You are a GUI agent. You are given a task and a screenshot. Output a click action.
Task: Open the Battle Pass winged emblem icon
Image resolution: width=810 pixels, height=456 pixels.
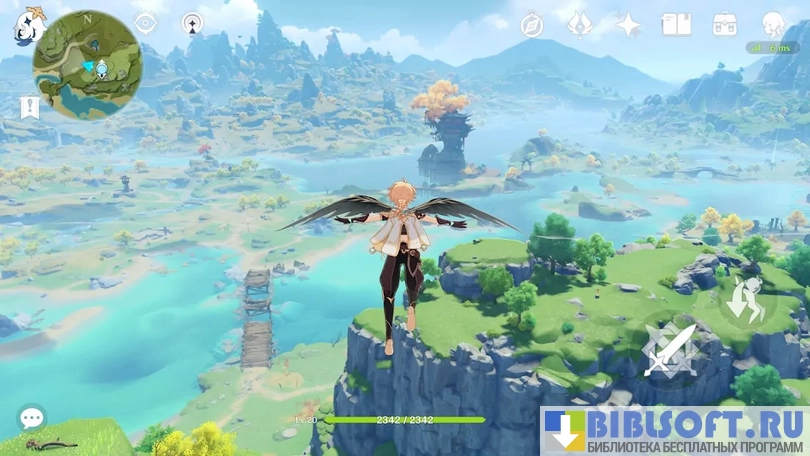click(x=580, y=25)
